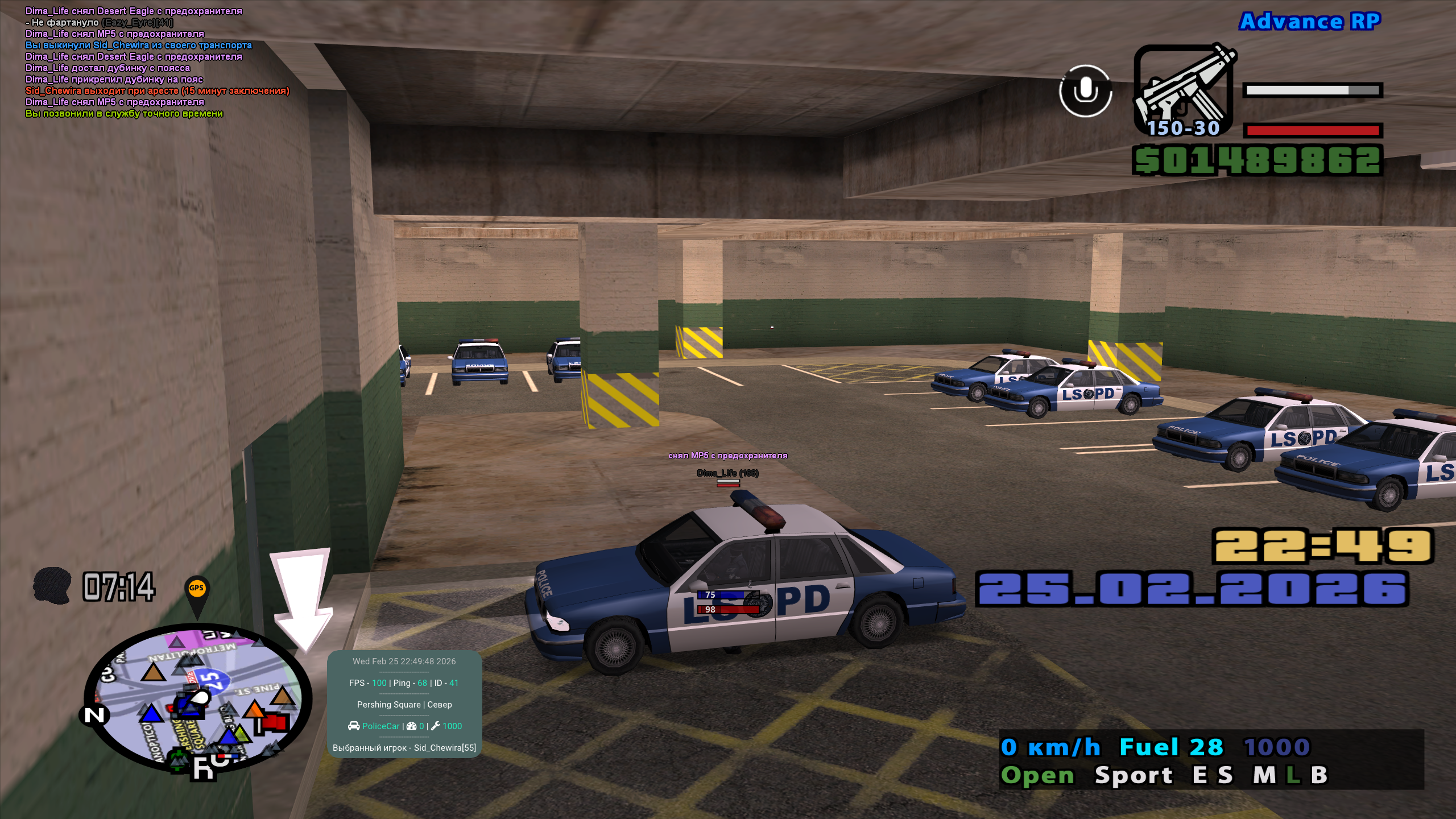This screenshot has height=819, width=1456.
Task: Click the black mask head icon
Action: coord(52,585)
